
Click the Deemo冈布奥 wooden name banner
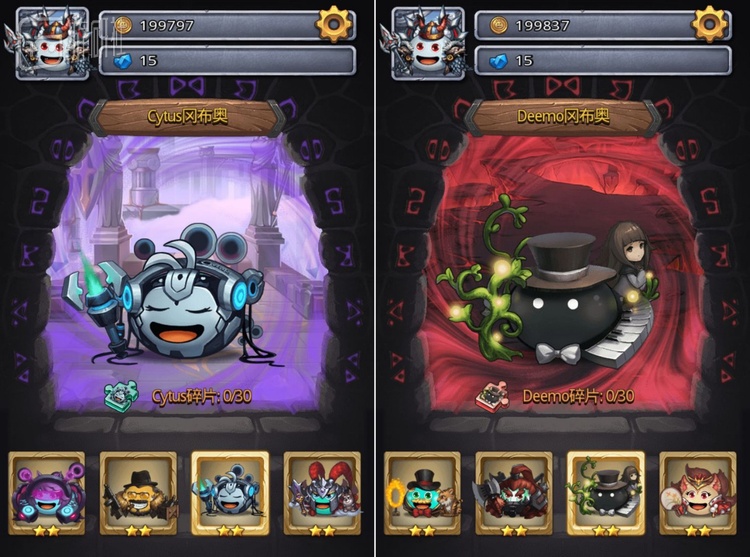566,117
